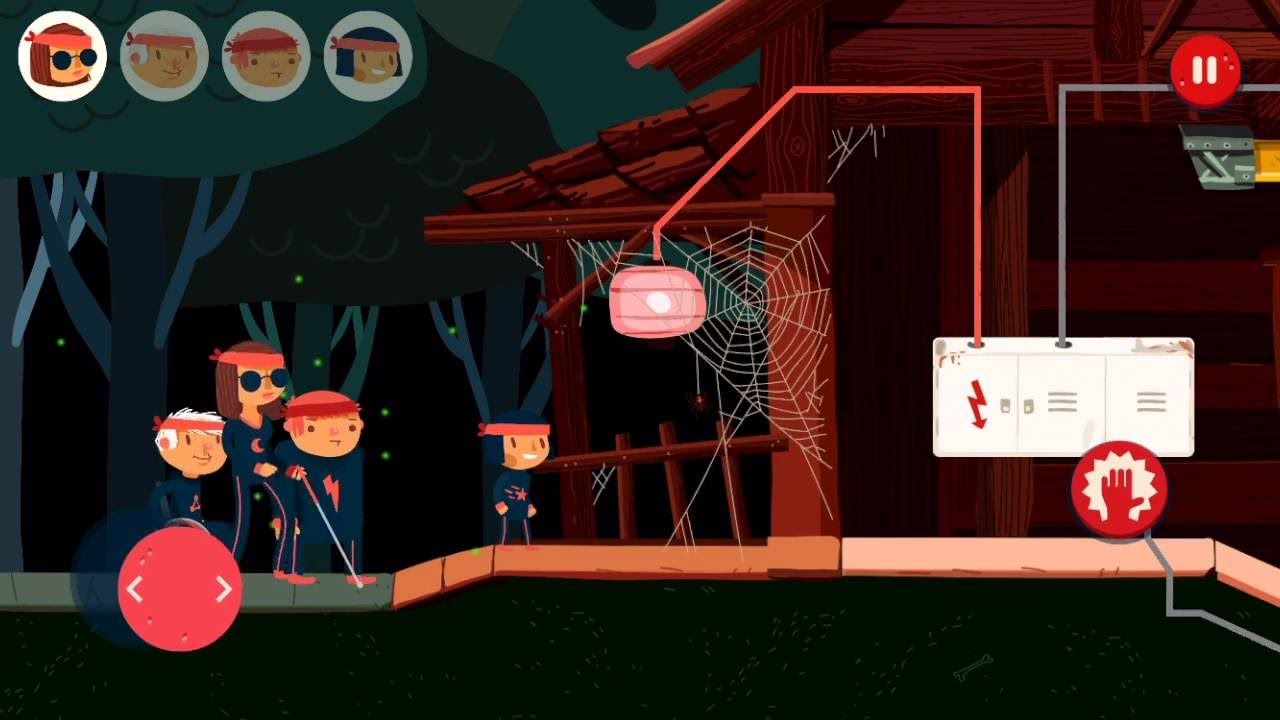
Task: Pause the game
Action: coord(1203,70)
